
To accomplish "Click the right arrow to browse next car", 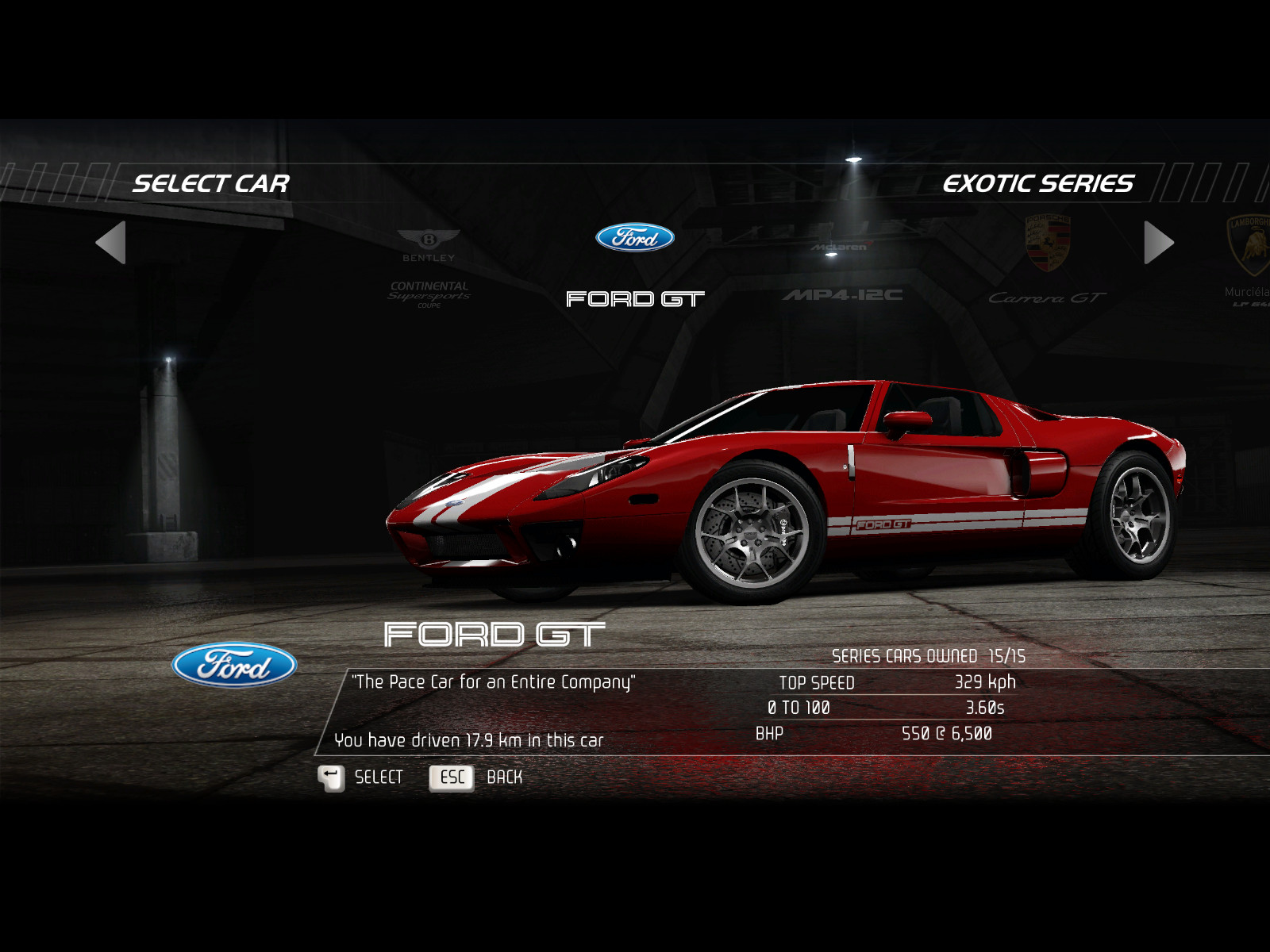I will coord(1158,243).
